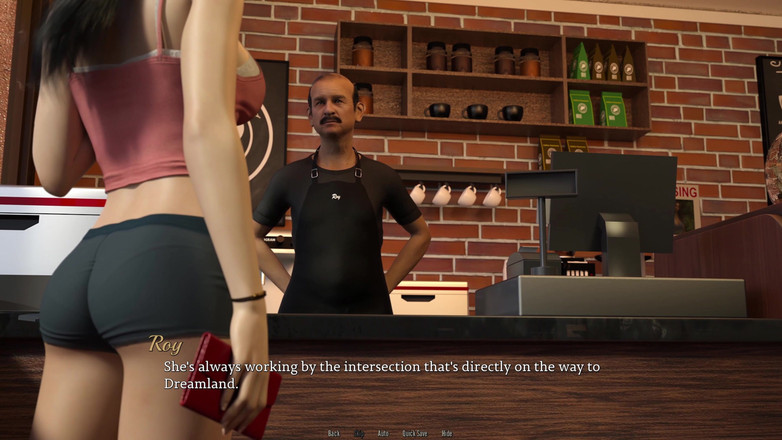Viewport: 782px width, 440px height.
Task: Go back to the previous dialogue line
Action: [x=334, y=433]
